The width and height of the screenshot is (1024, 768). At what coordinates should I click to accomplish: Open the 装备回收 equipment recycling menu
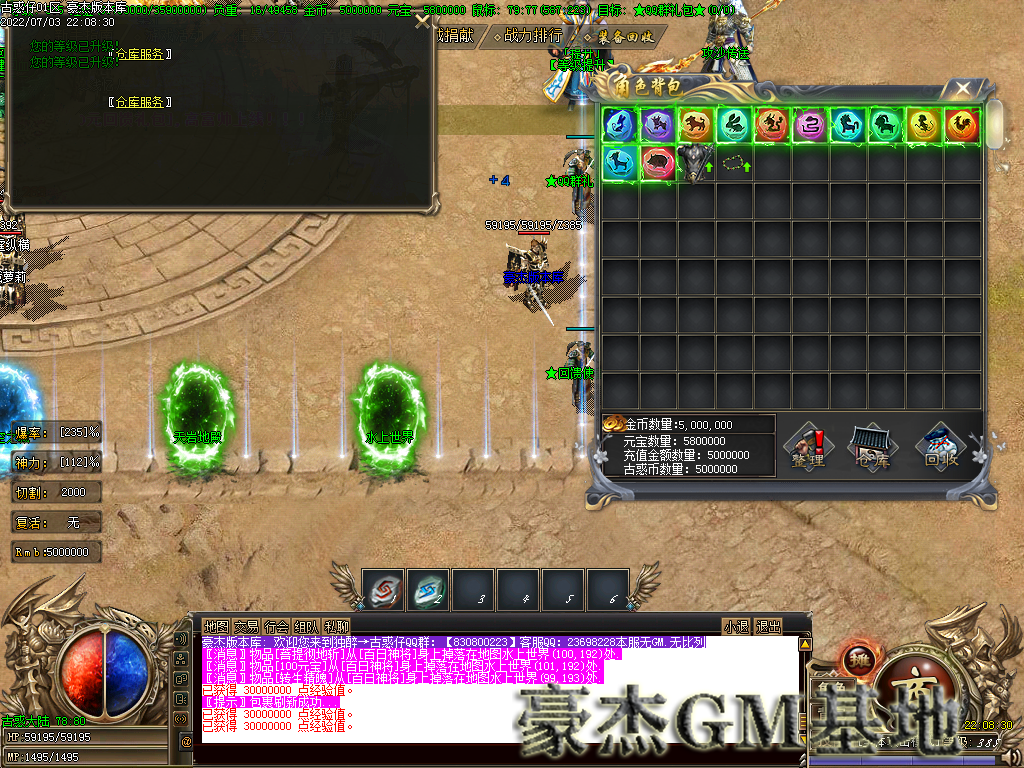tap(619, 36)
